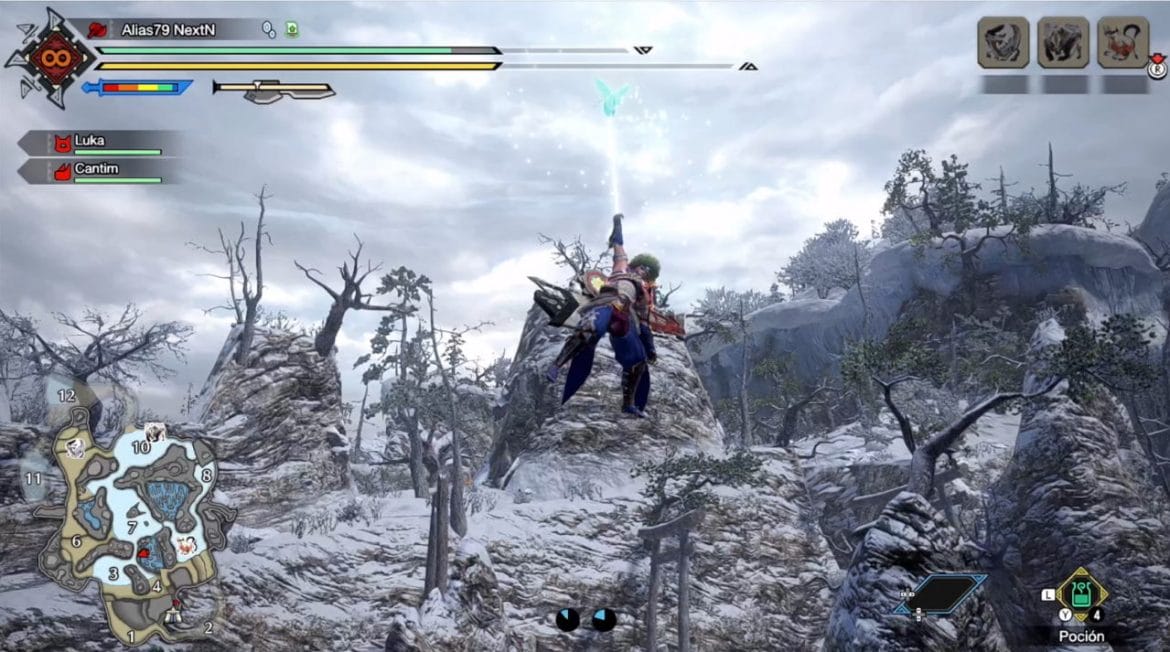
Task: Choose the red fox-like monster icon
Action: click(1122, 43)
